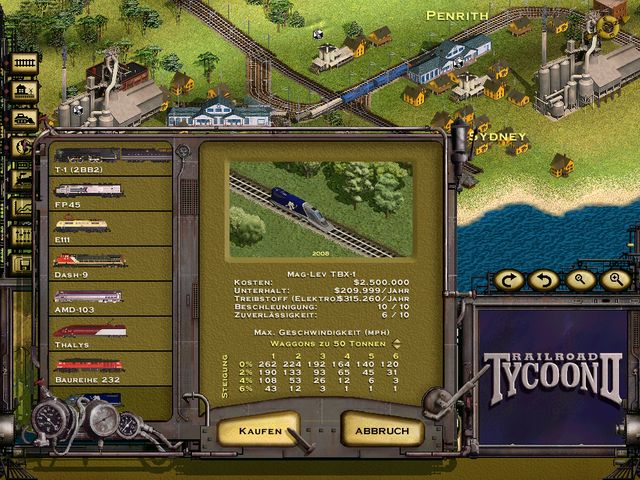Zoom out the map view
Screen dimensions: 640x480
tap(579, 280)
